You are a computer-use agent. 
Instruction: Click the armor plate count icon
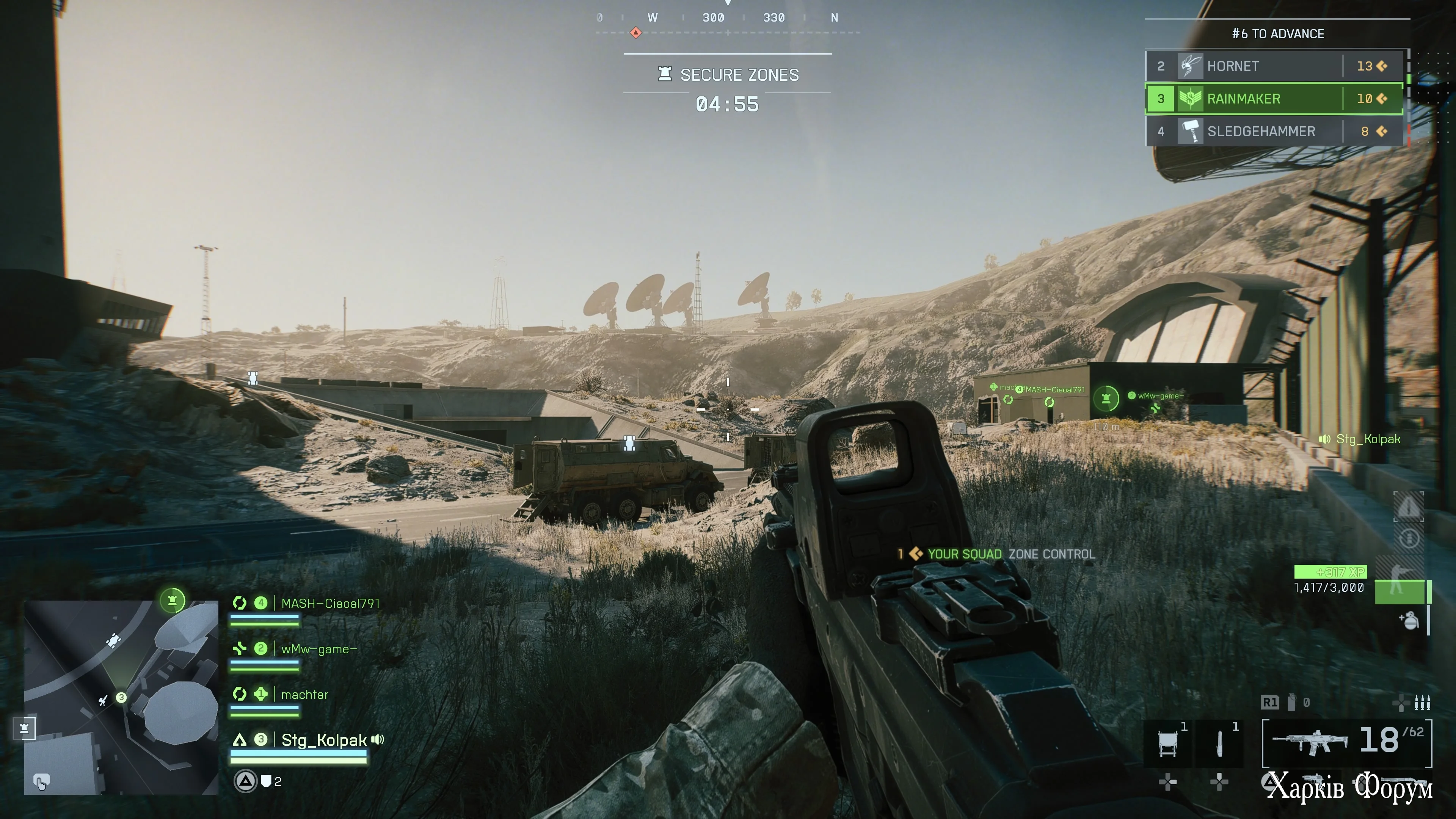click(x=266, y=782)
